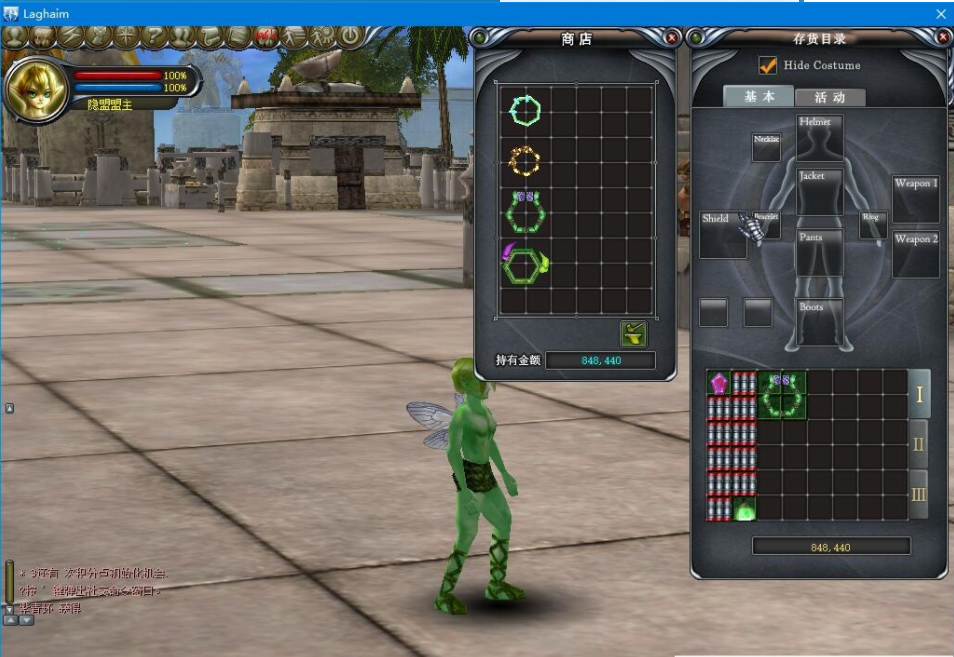Click the power button icon in top toolbar
The width and height of the screenshot is (954, 657).
350,37
